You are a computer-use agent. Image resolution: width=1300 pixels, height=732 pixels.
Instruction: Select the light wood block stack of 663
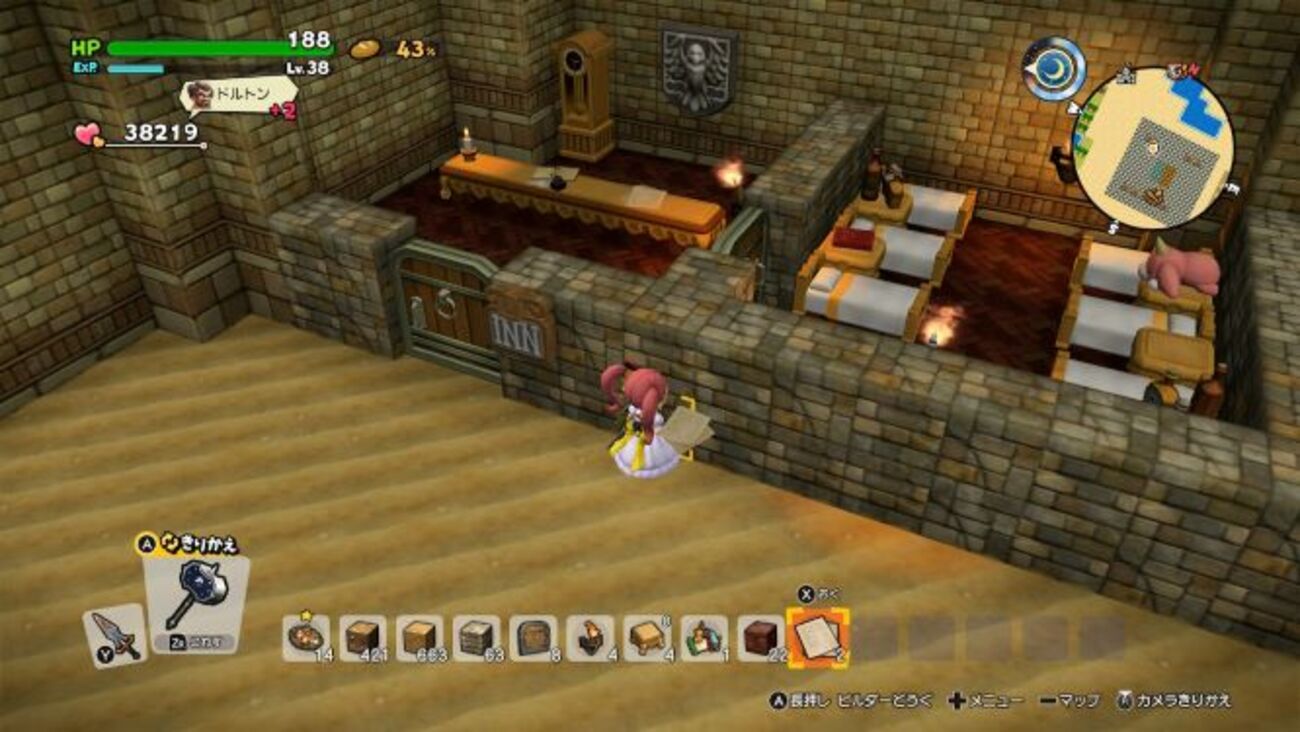pyautogui.click(x=419, y=637)
